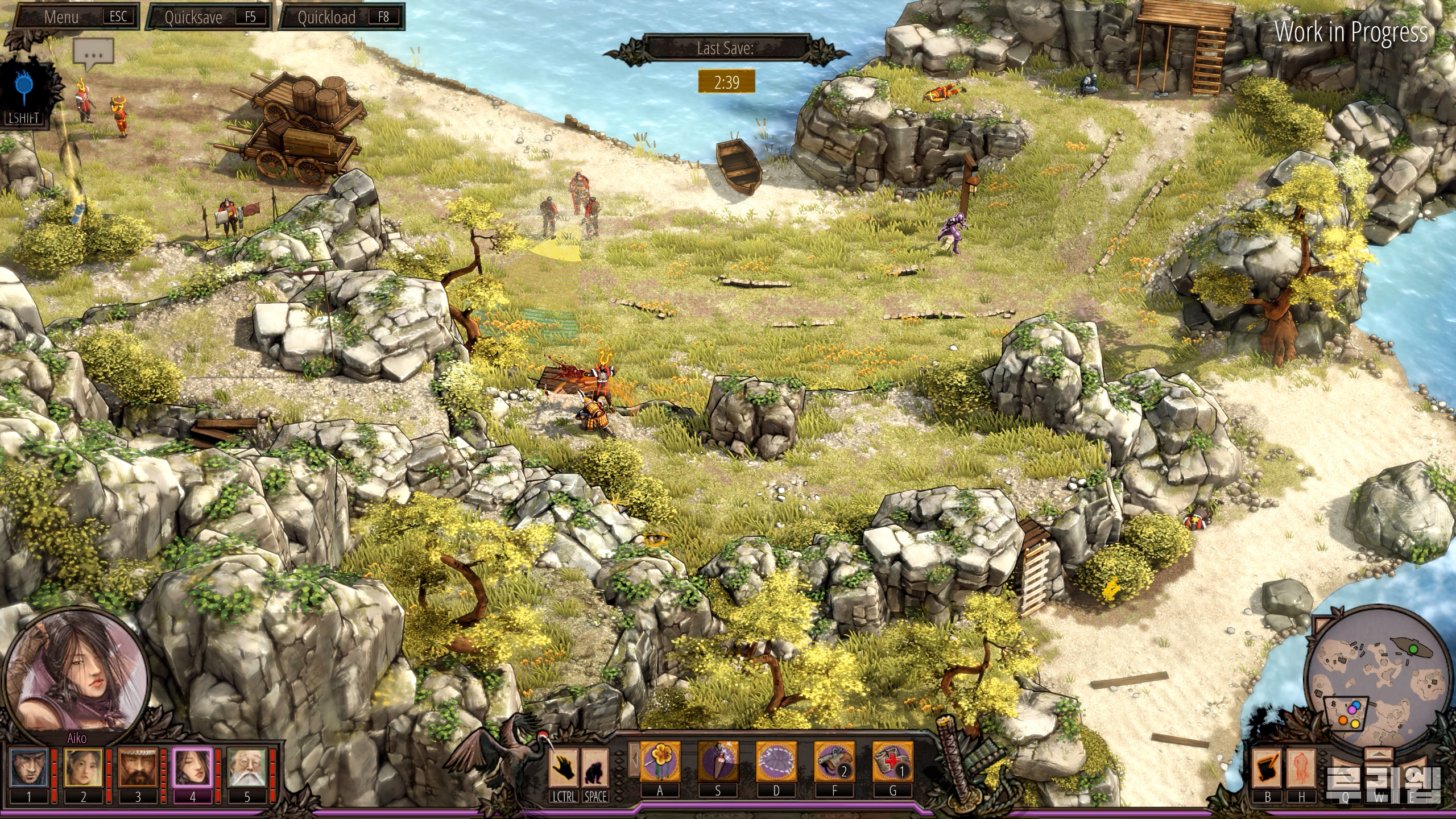
Task: Select the bearded samurai portrait numbered 3
Action: pyautogui.click(x=138, y=767)
